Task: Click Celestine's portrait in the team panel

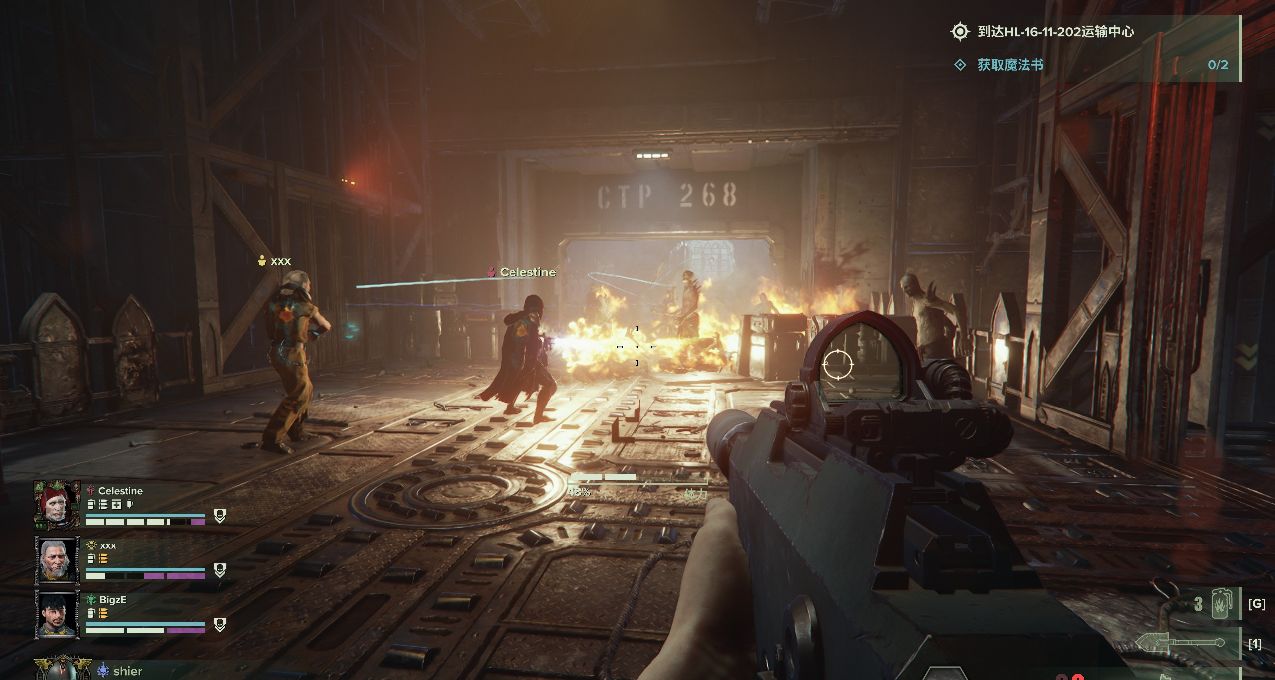Action: (57, 505)
